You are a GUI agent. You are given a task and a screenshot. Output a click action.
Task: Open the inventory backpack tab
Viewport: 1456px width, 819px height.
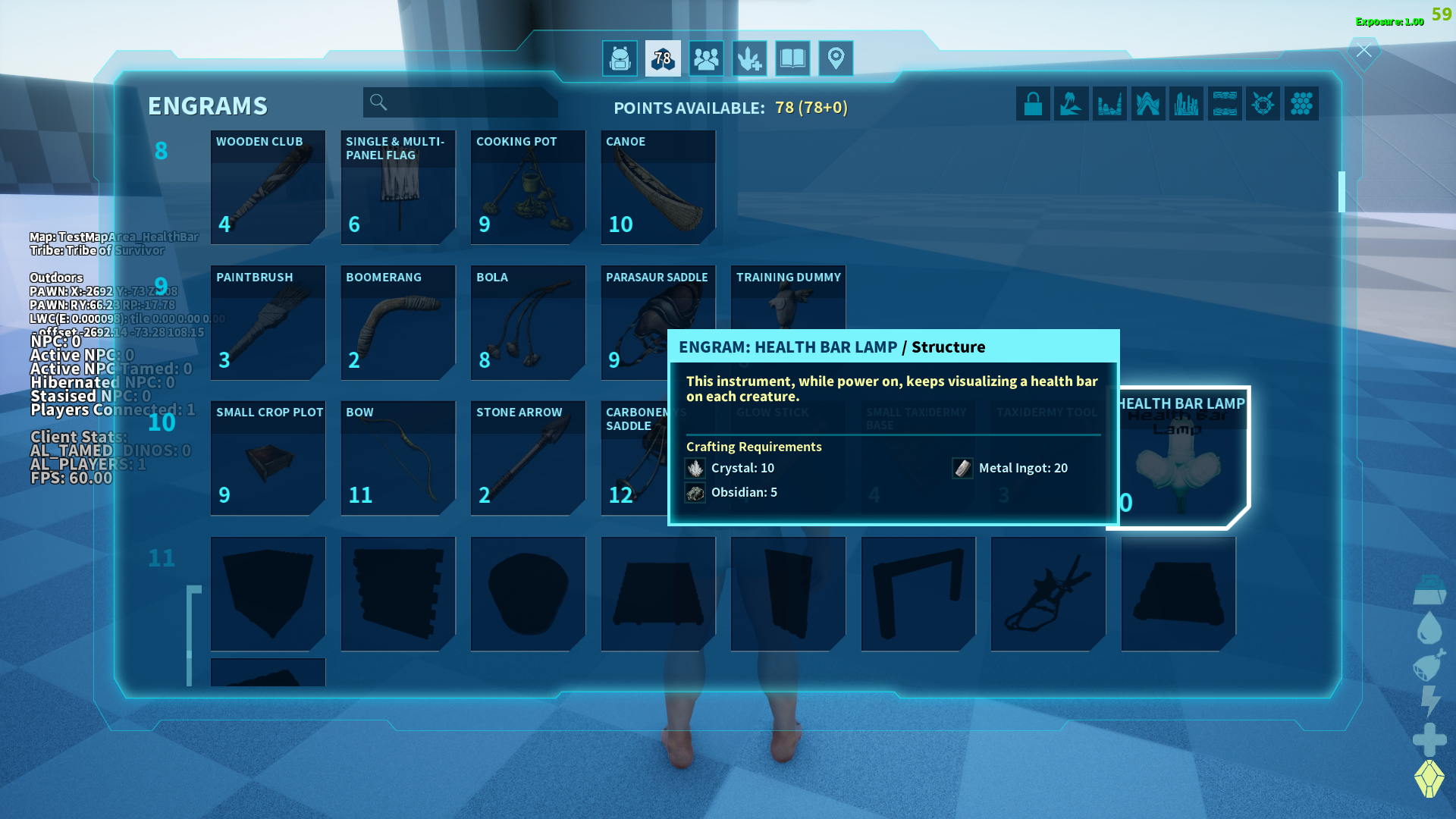pos(620,58)
